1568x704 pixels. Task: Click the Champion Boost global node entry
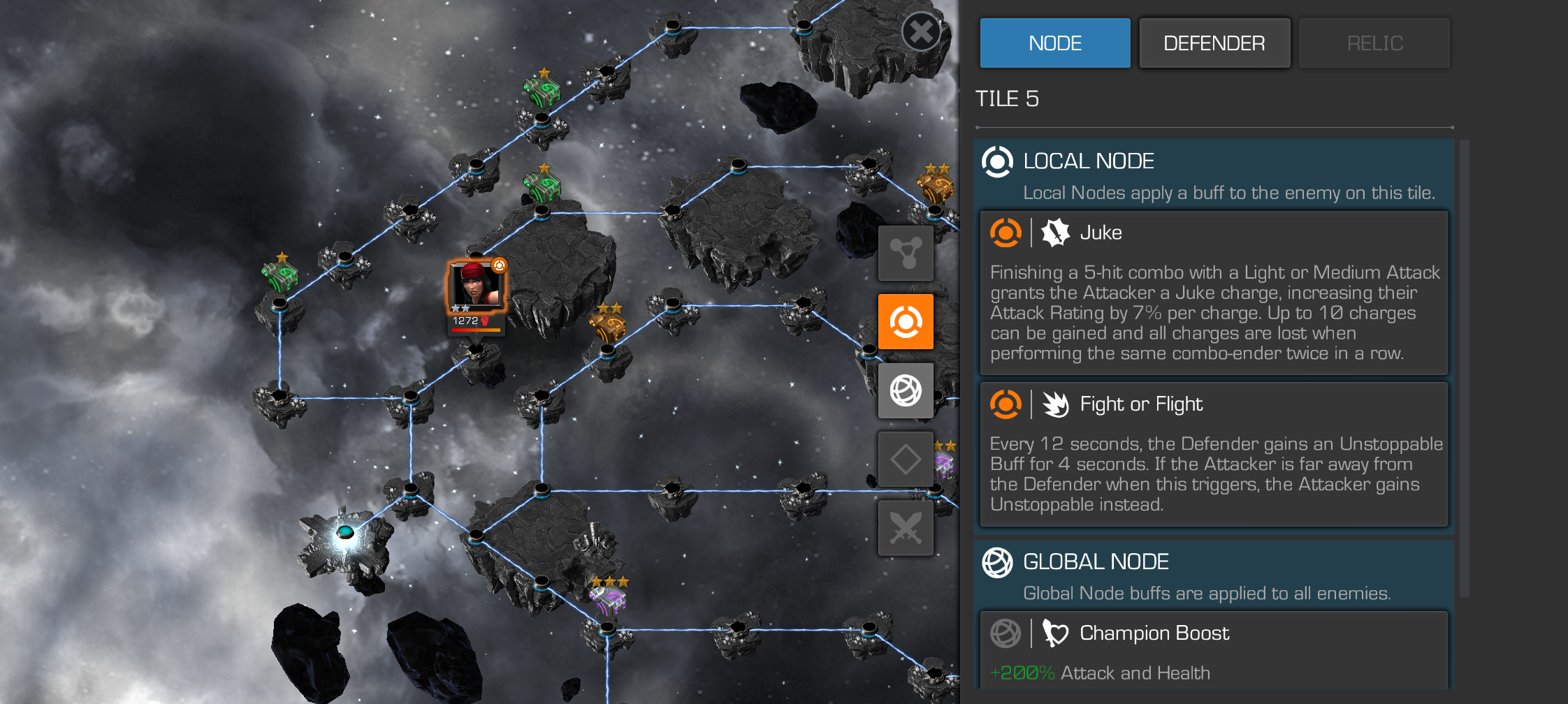1214,650
